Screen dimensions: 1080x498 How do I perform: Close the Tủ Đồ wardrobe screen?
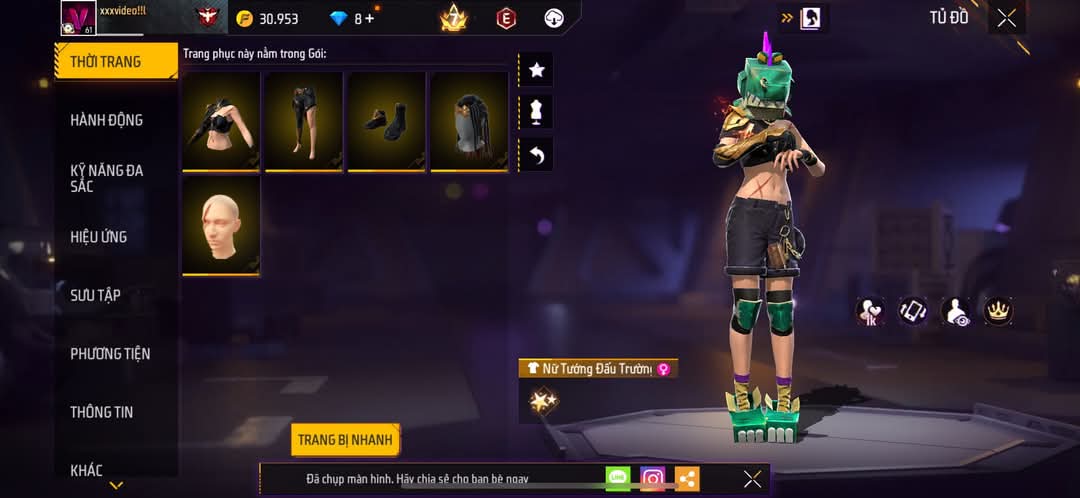[x=1006, y=18]
